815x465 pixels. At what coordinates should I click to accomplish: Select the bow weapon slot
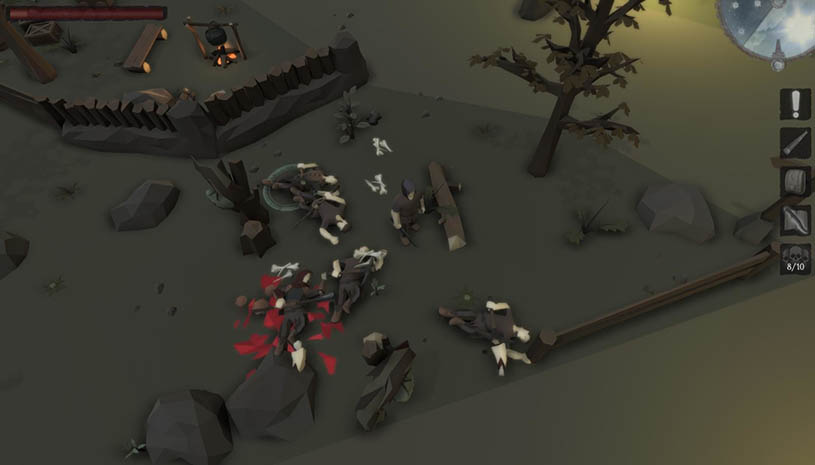coord(796,220)
